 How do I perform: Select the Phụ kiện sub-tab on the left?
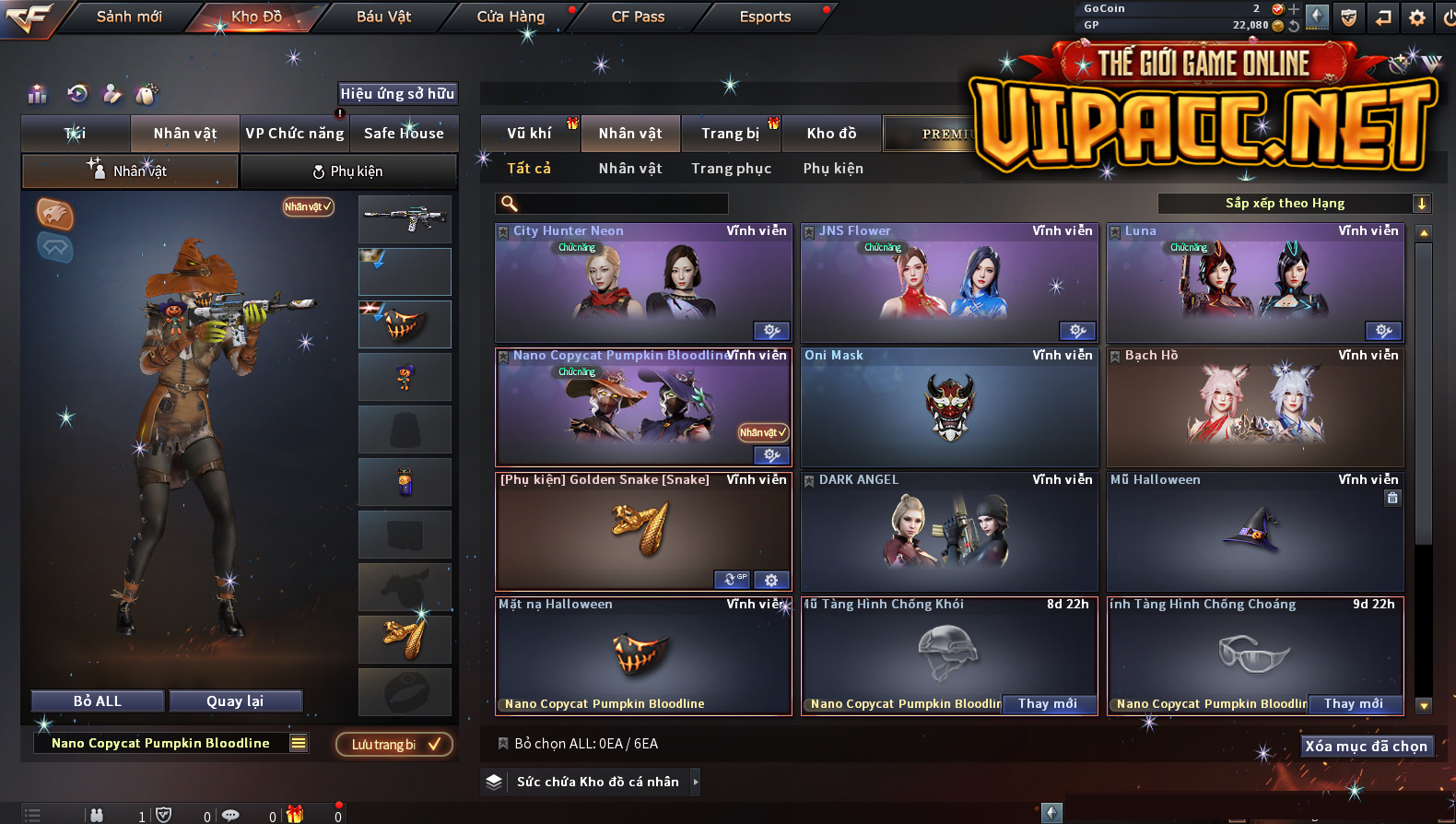348,171
